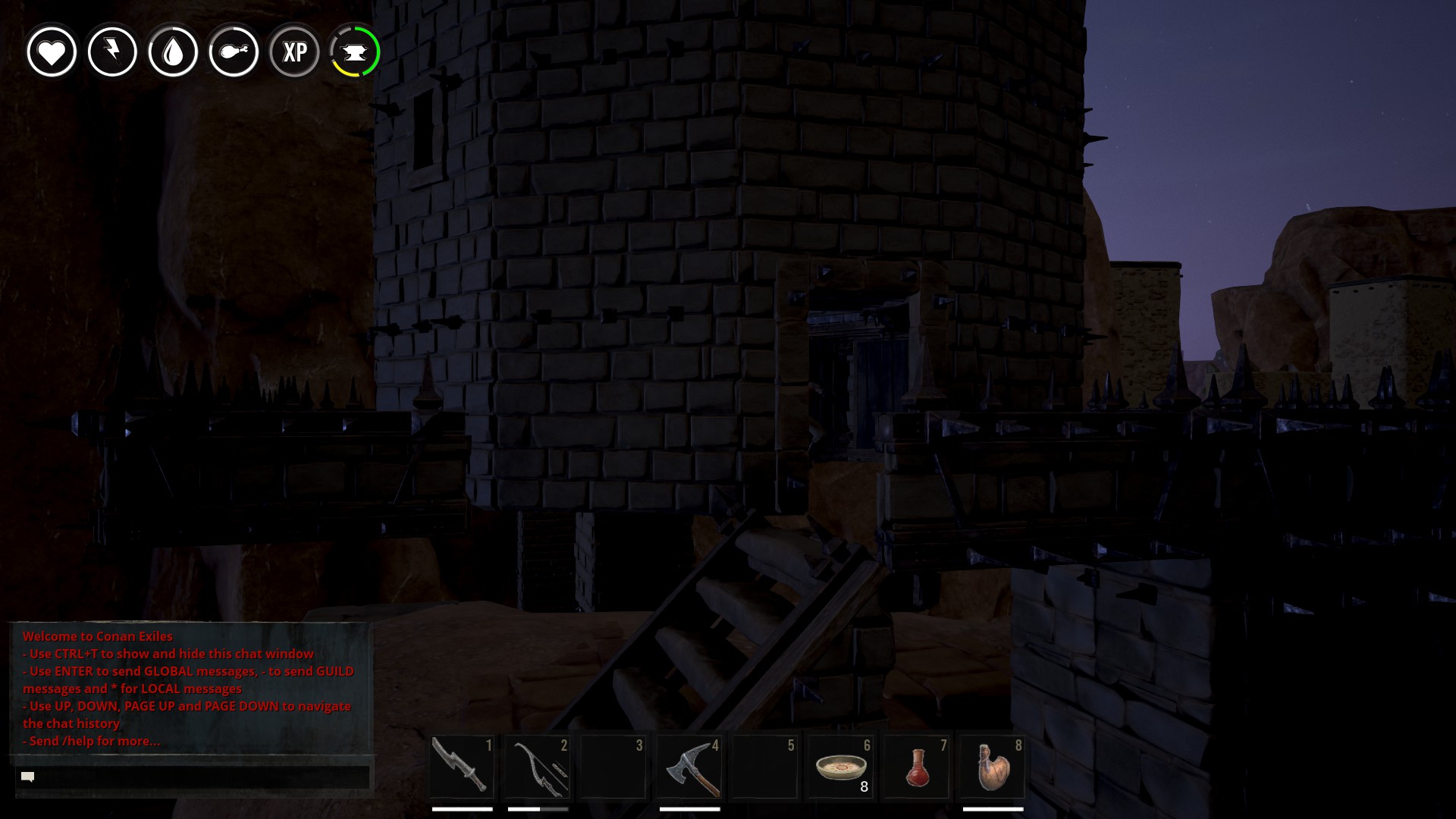Focus the chat message input field
This screenshot has width=1456, height=819.
point(199,777)
